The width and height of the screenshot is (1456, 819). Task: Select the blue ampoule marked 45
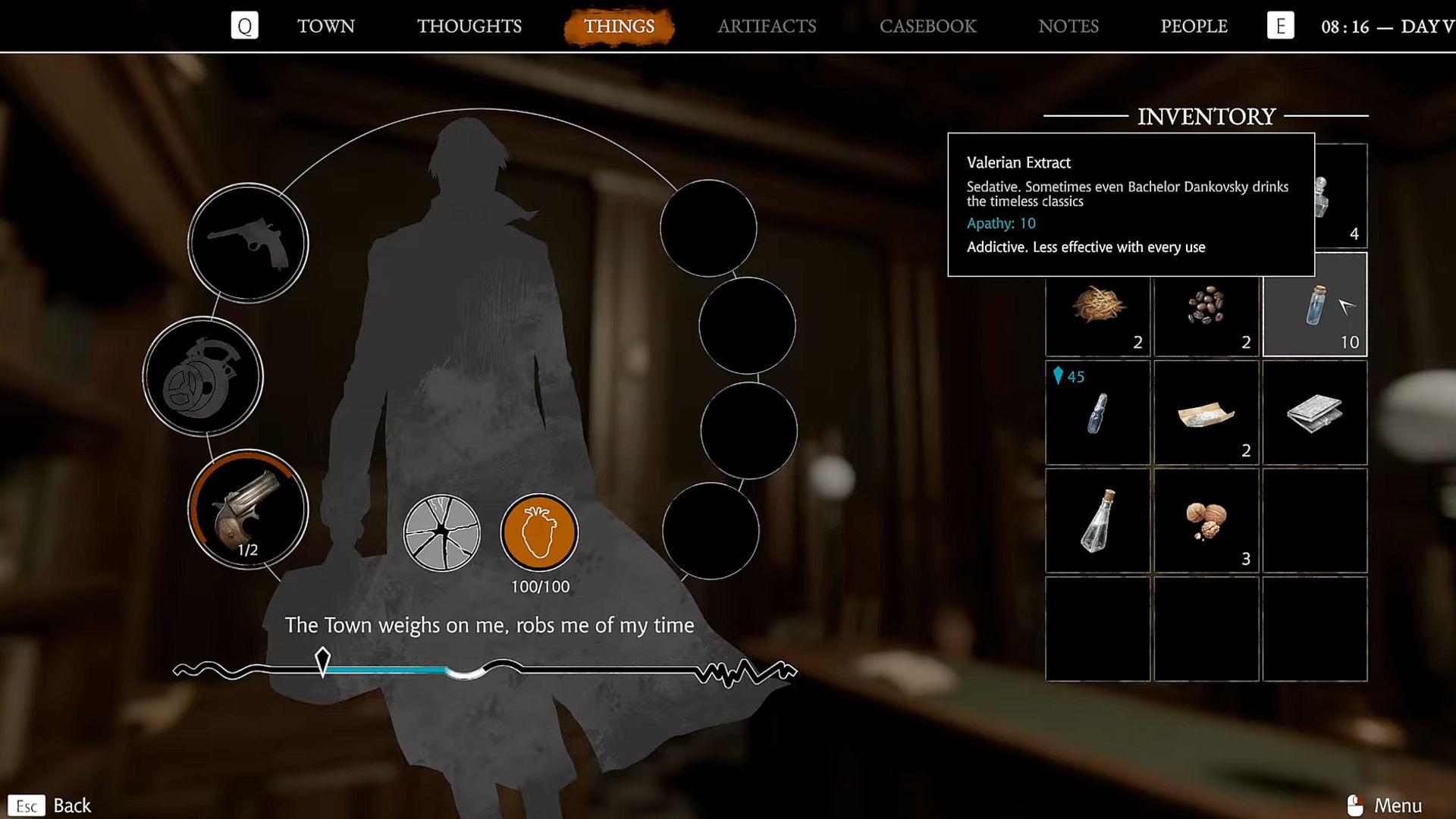[x=1097, y=413]
